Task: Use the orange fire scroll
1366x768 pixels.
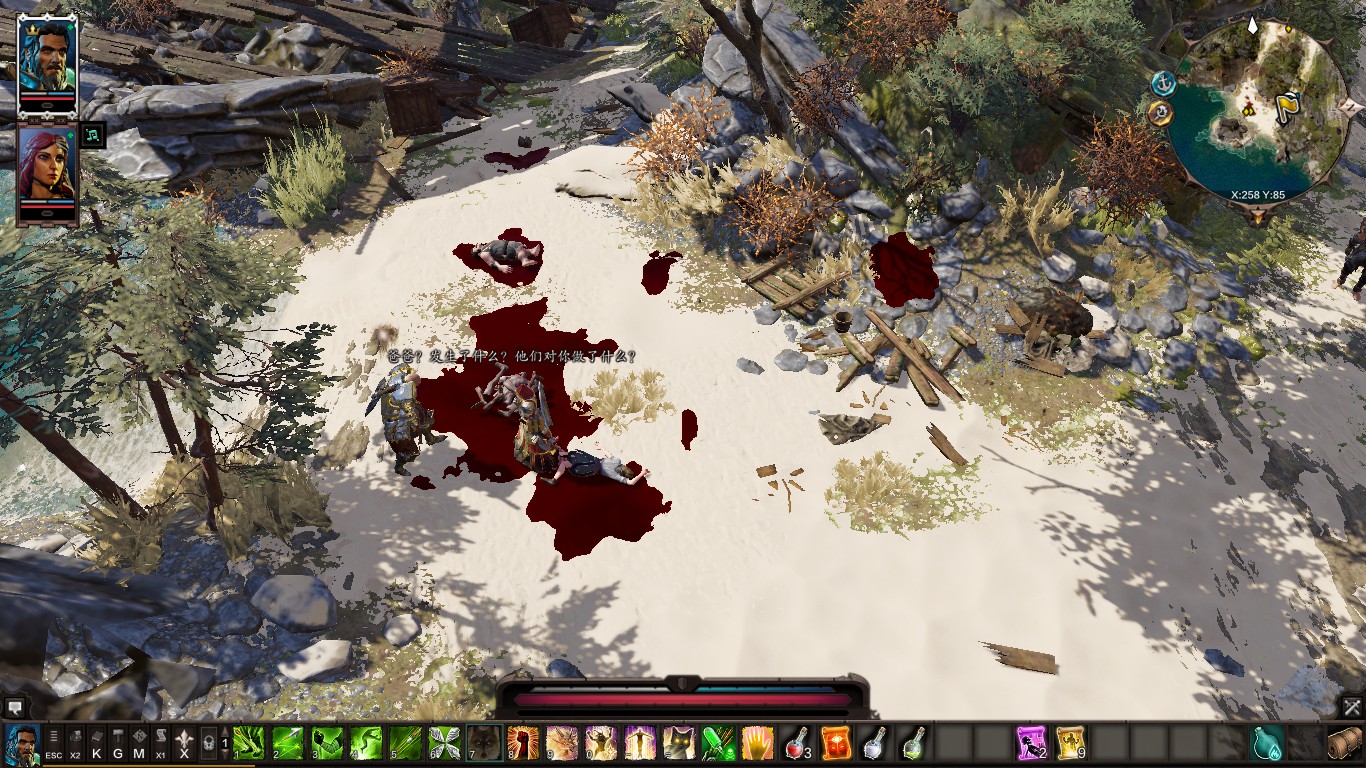Action: (835, 744)
